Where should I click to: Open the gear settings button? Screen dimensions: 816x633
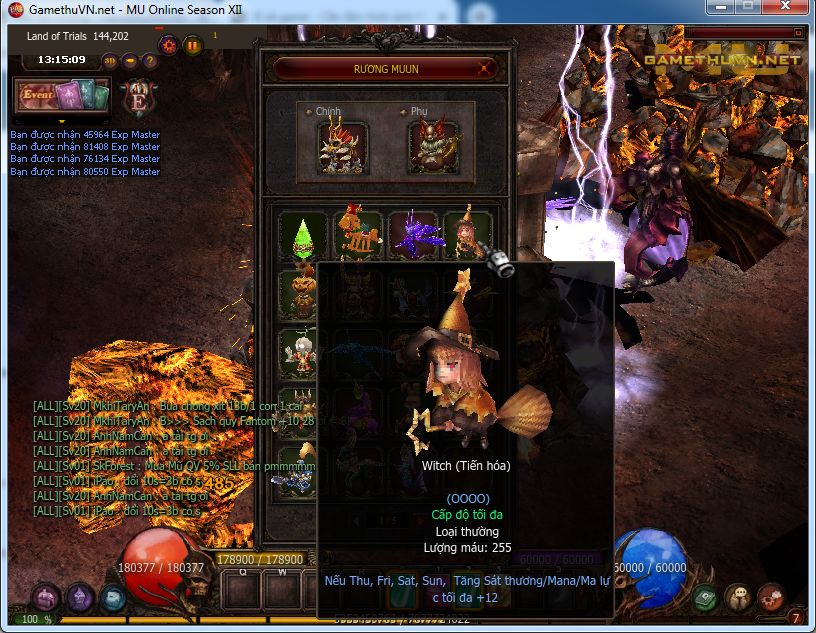pyautogui.click(x=168, y=43)
